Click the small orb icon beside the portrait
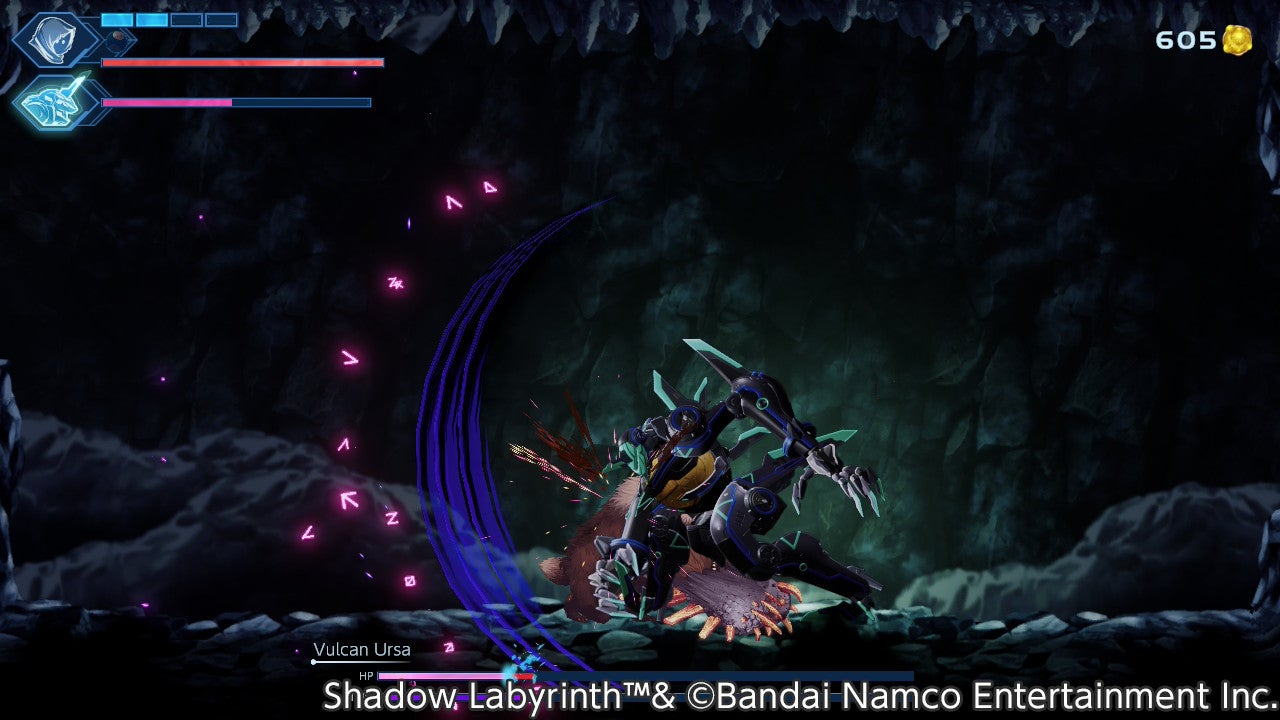Screen dimensions: 1280x720 117,36
